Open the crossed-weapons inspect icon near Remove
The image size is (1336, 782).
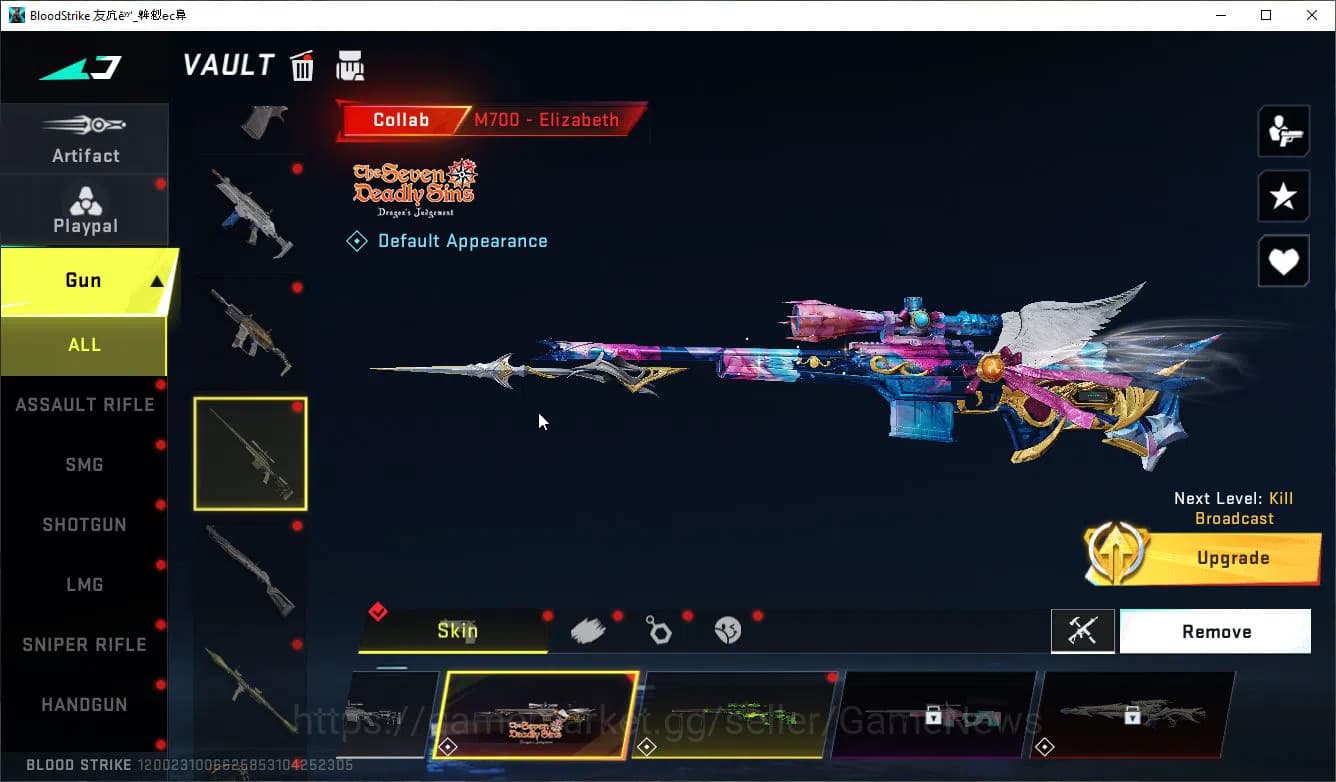1083,631
